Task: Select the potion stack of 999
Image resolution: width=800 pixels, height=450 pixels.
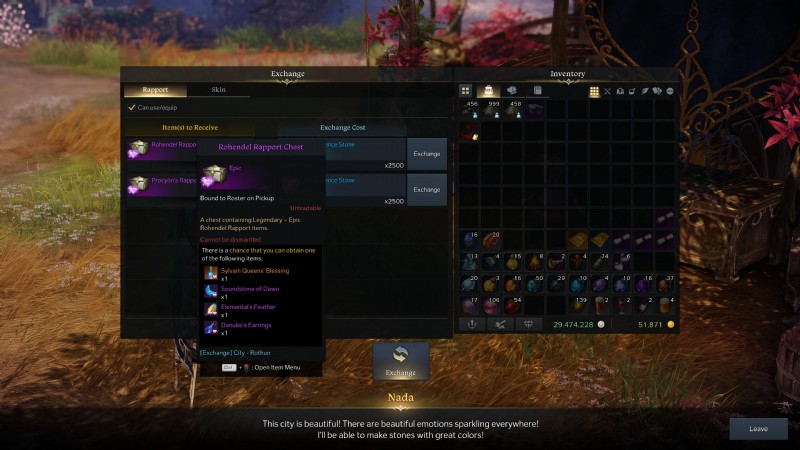Action: (x=491, y=110)
